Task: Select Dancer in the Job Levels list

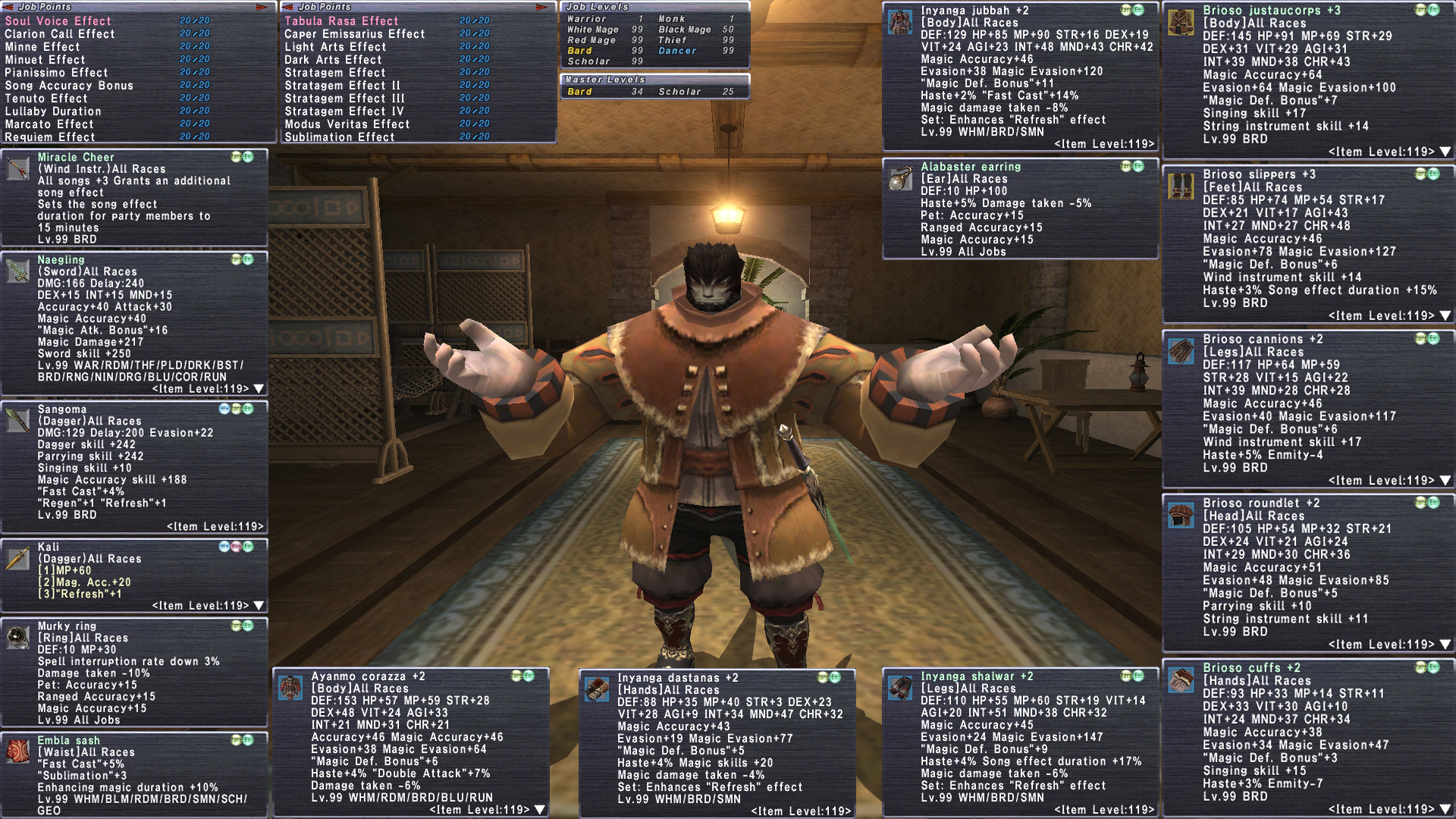Action: click(x=677, y=51)
